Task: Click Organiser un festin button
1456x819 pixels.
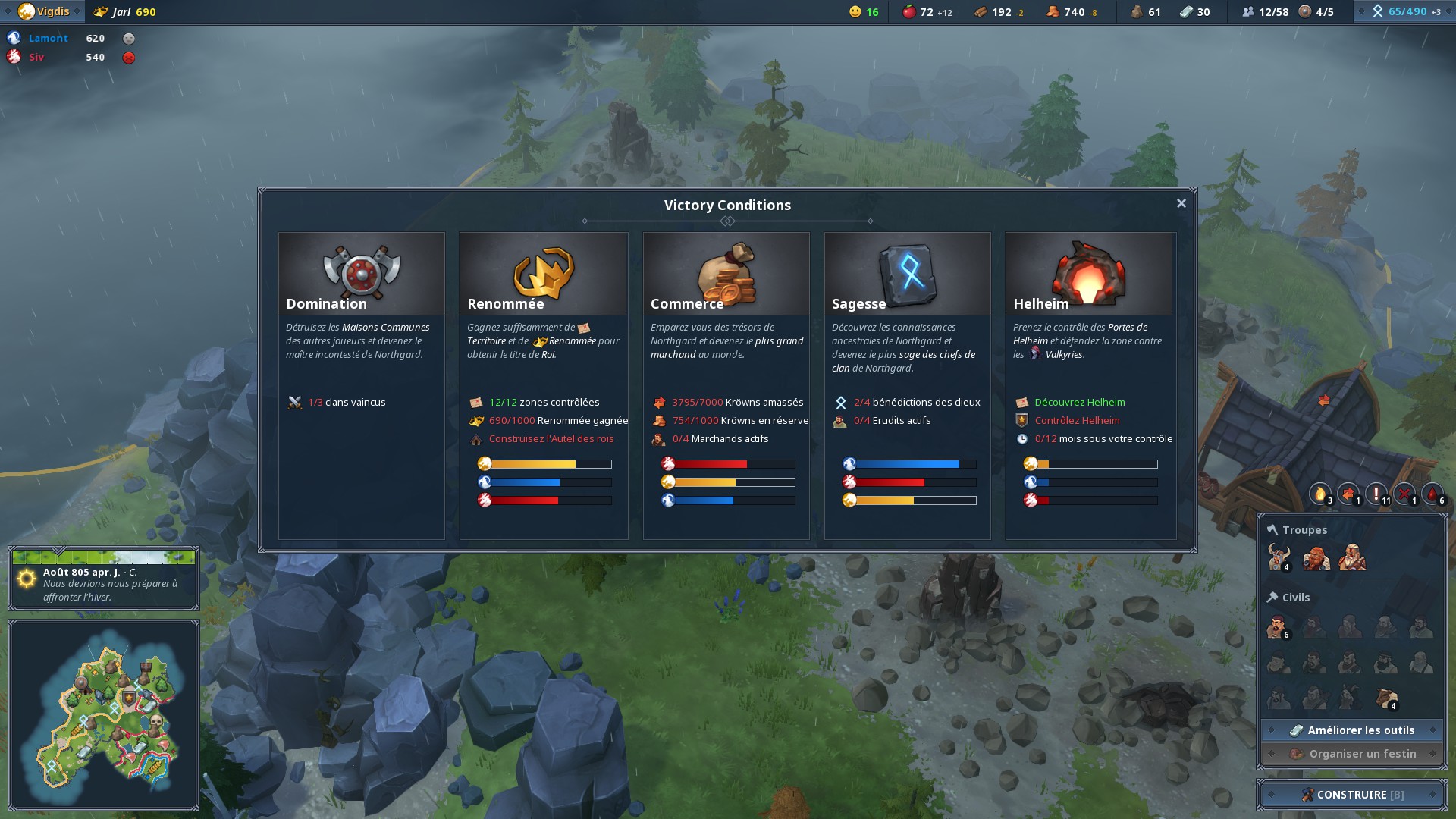Action: click(x=1352, y=754)
